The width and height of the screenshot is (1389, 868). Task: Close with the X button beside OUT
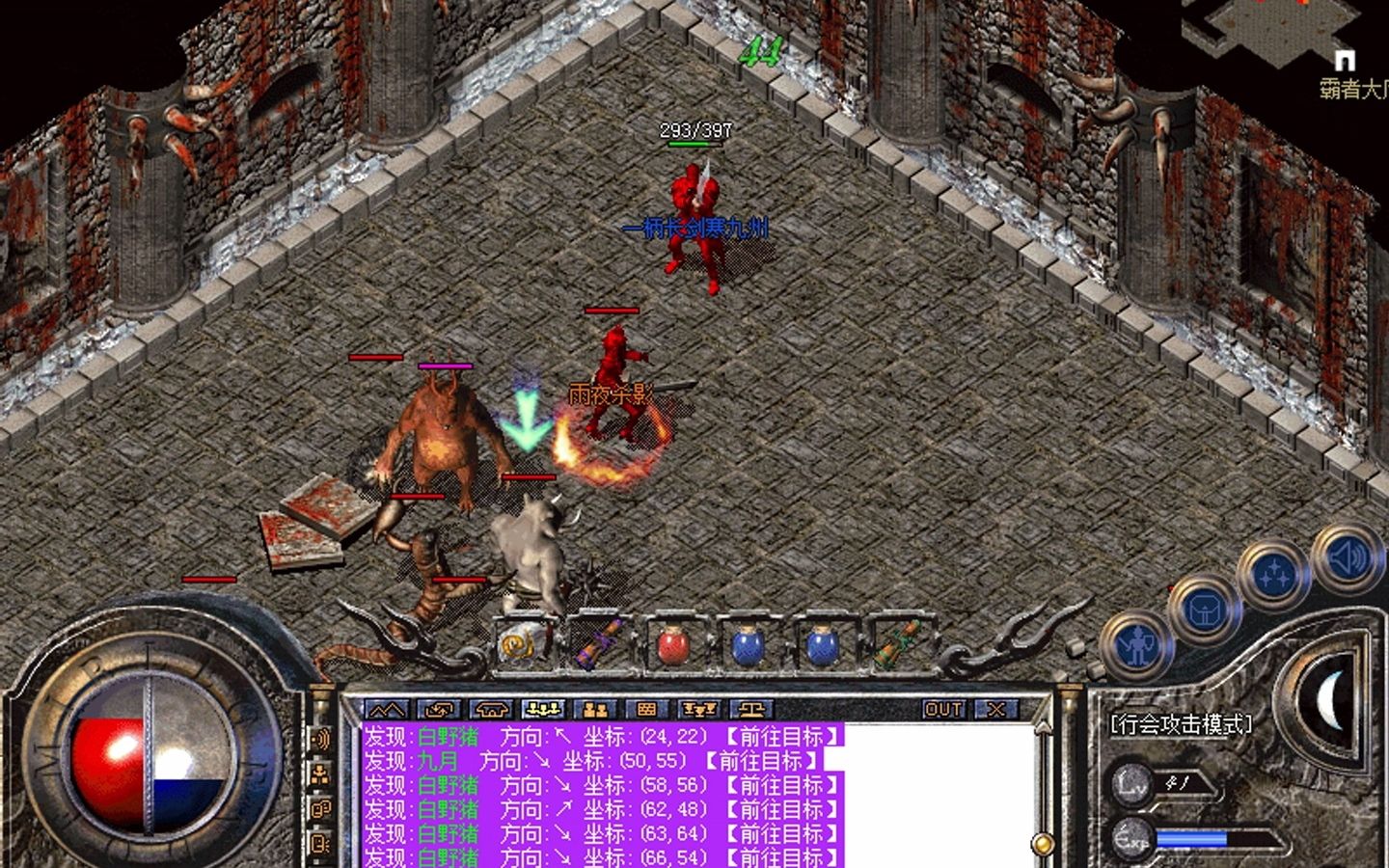tap(994, 710)
